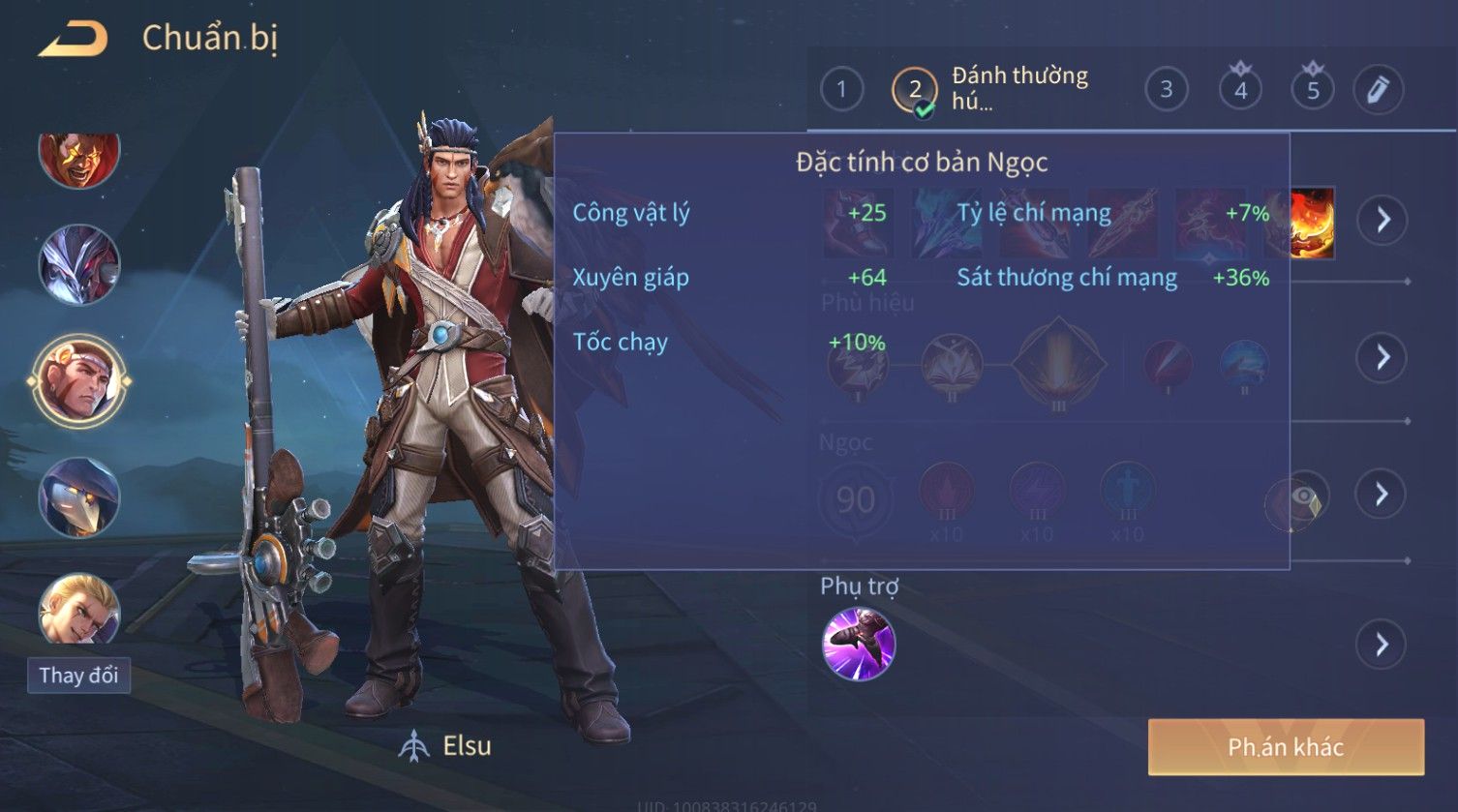This screenshot has height=812, width=1458.
Task: Toggle the Ngọc eye visibility icon
Action: pos(1297,500)
